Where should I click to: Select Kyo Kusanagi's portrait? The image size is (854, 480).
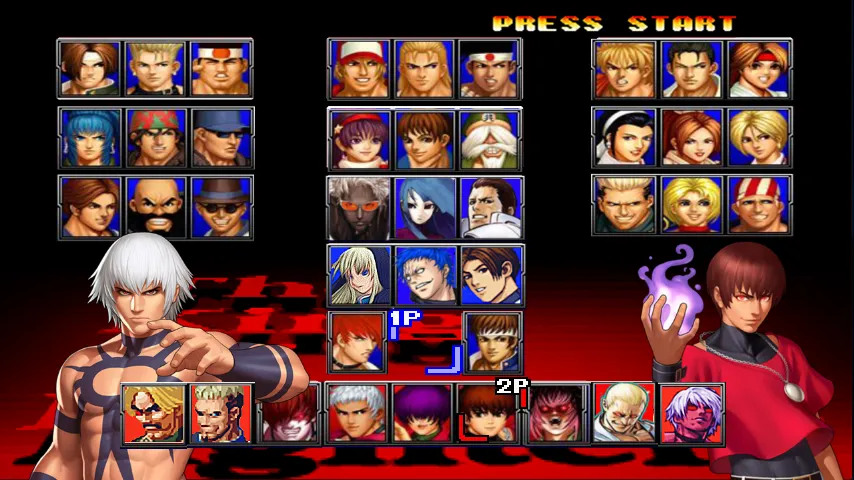[90, 69]
